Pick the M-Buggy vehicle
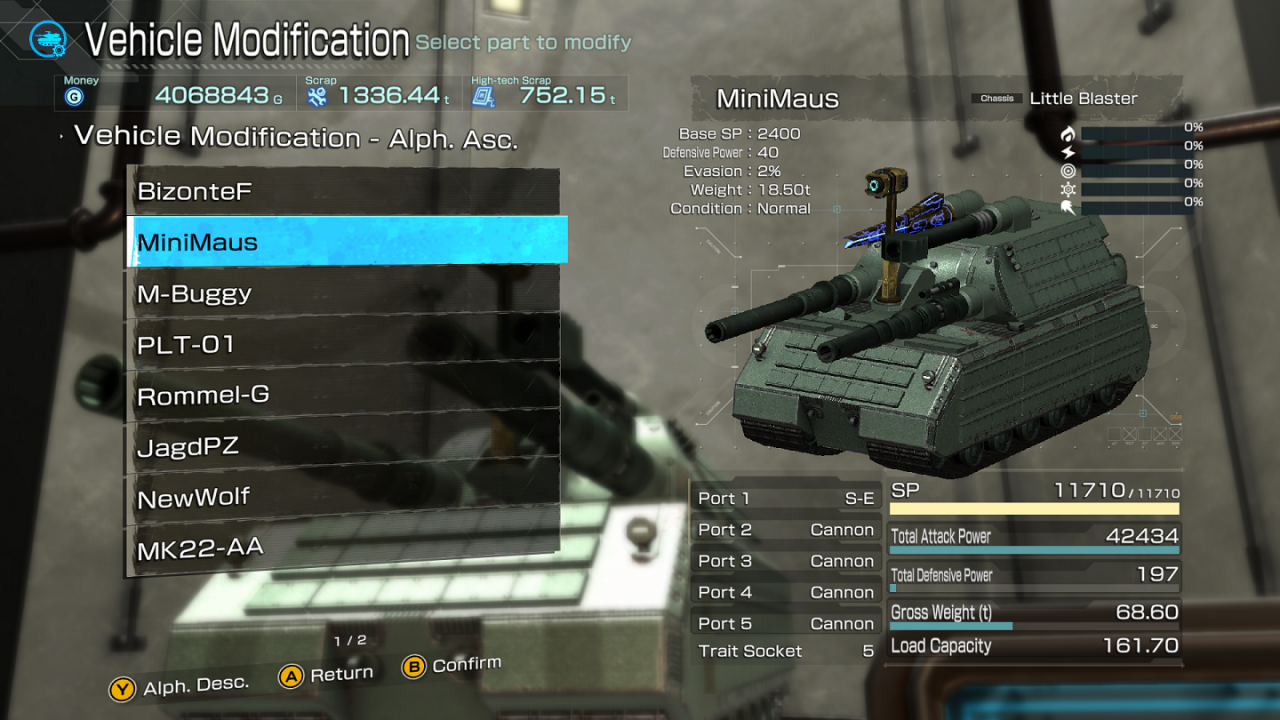 coord(343,294)
